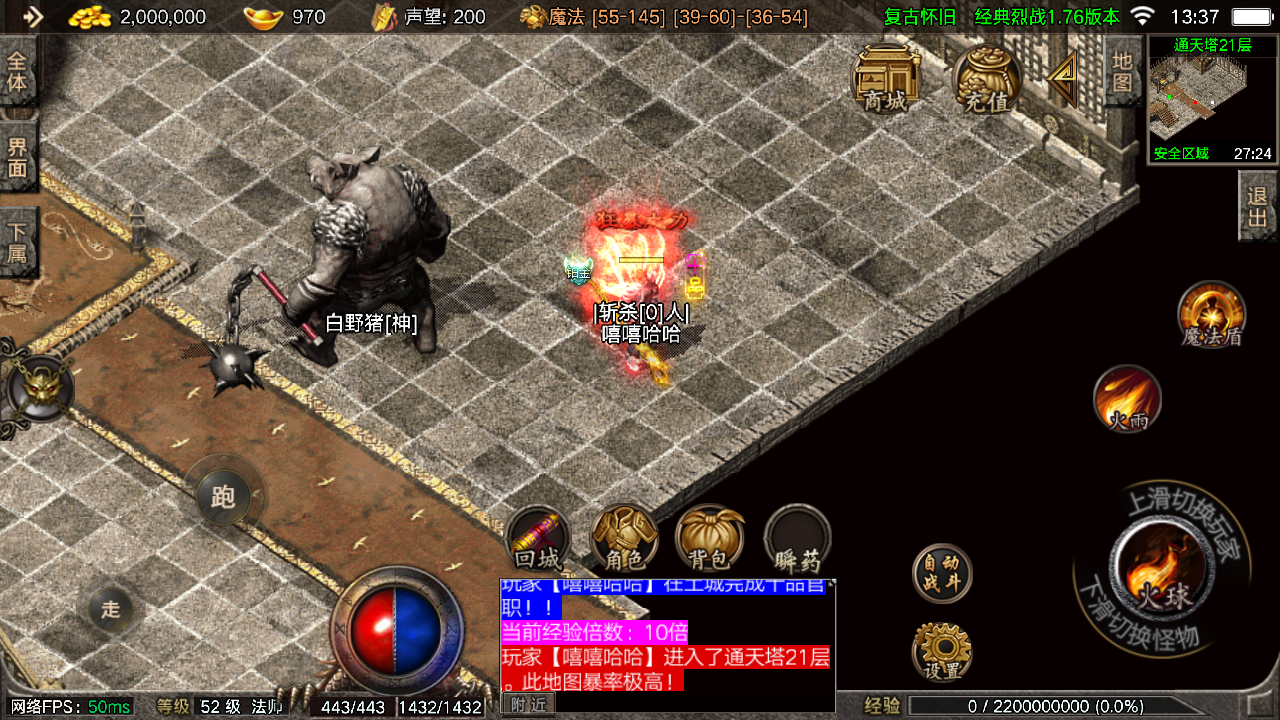Select the 走 walk mode button
1280x720 pixels.
click(110, 608)
